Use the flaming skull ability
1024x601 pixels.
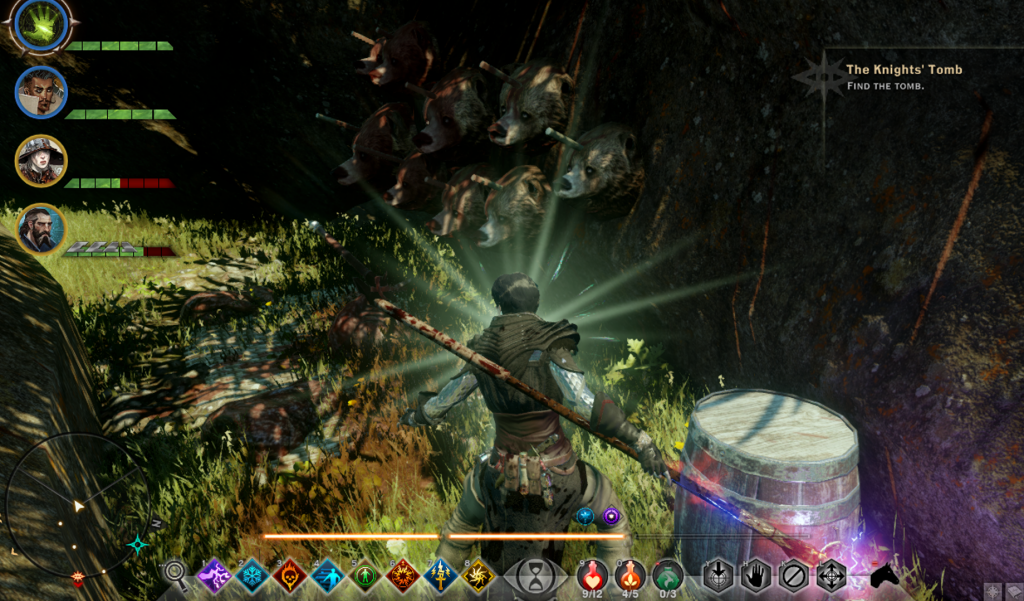click(x=290, y=576)
